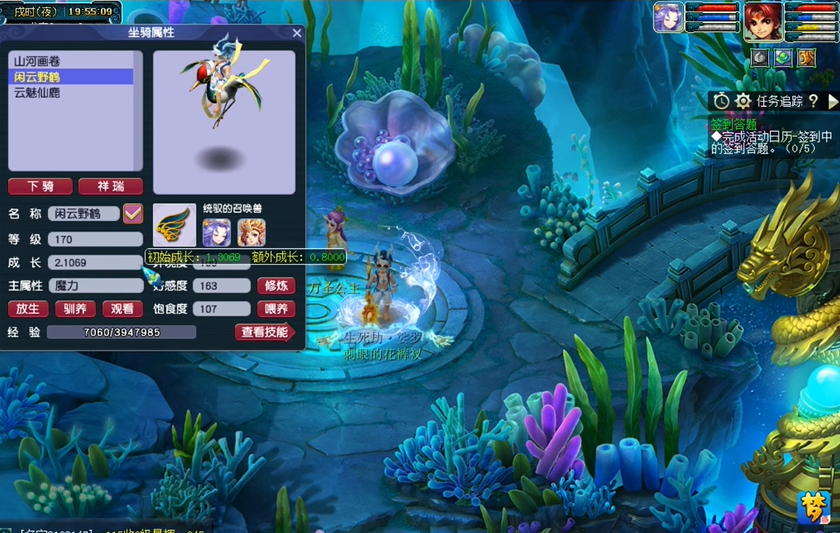Viewport: 840px width, 533px height.
Task: Click the 下骑 dismount button
Action: [x=40, y=187]
